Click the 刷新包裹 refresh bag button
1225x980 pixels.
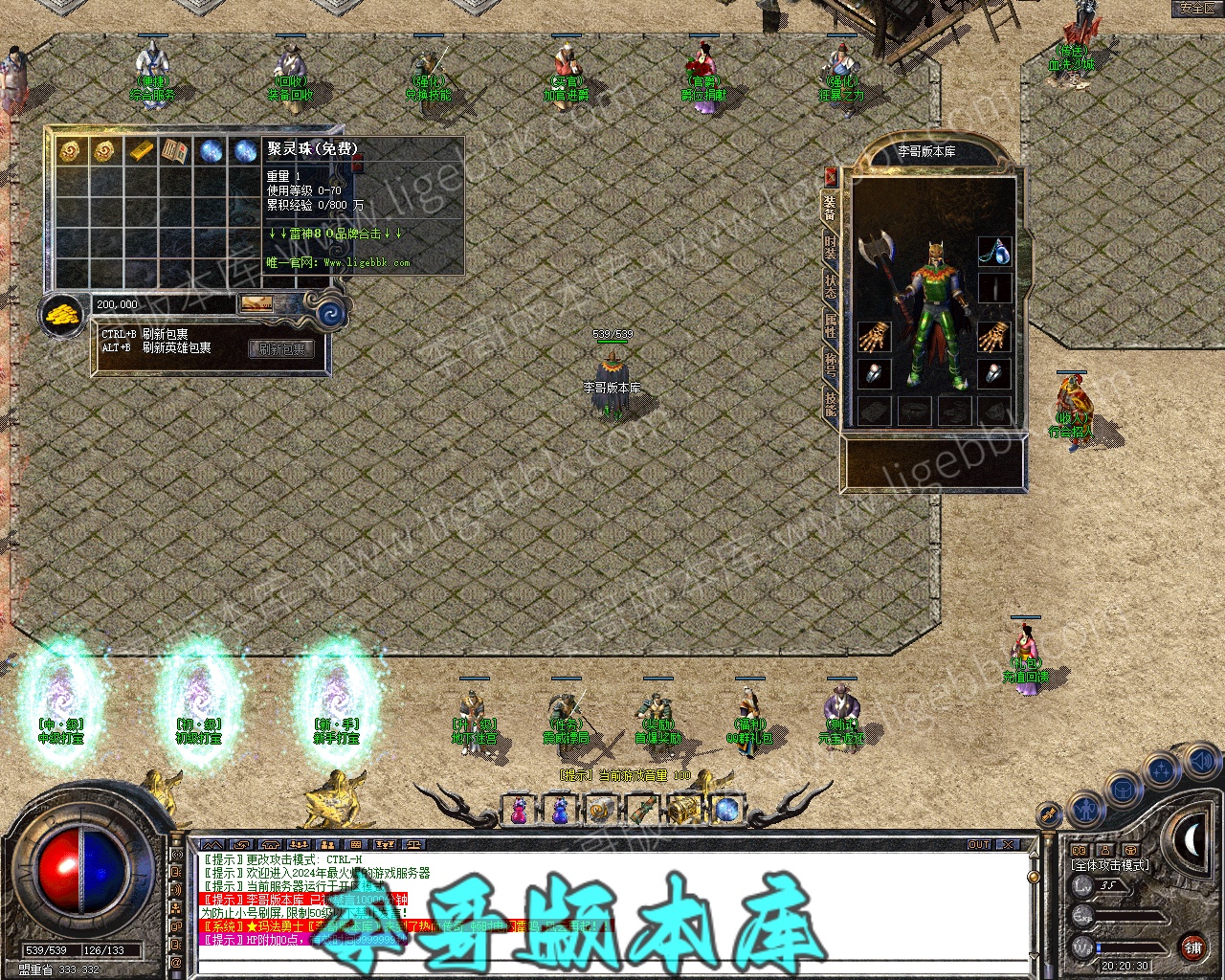coord(281,349)
